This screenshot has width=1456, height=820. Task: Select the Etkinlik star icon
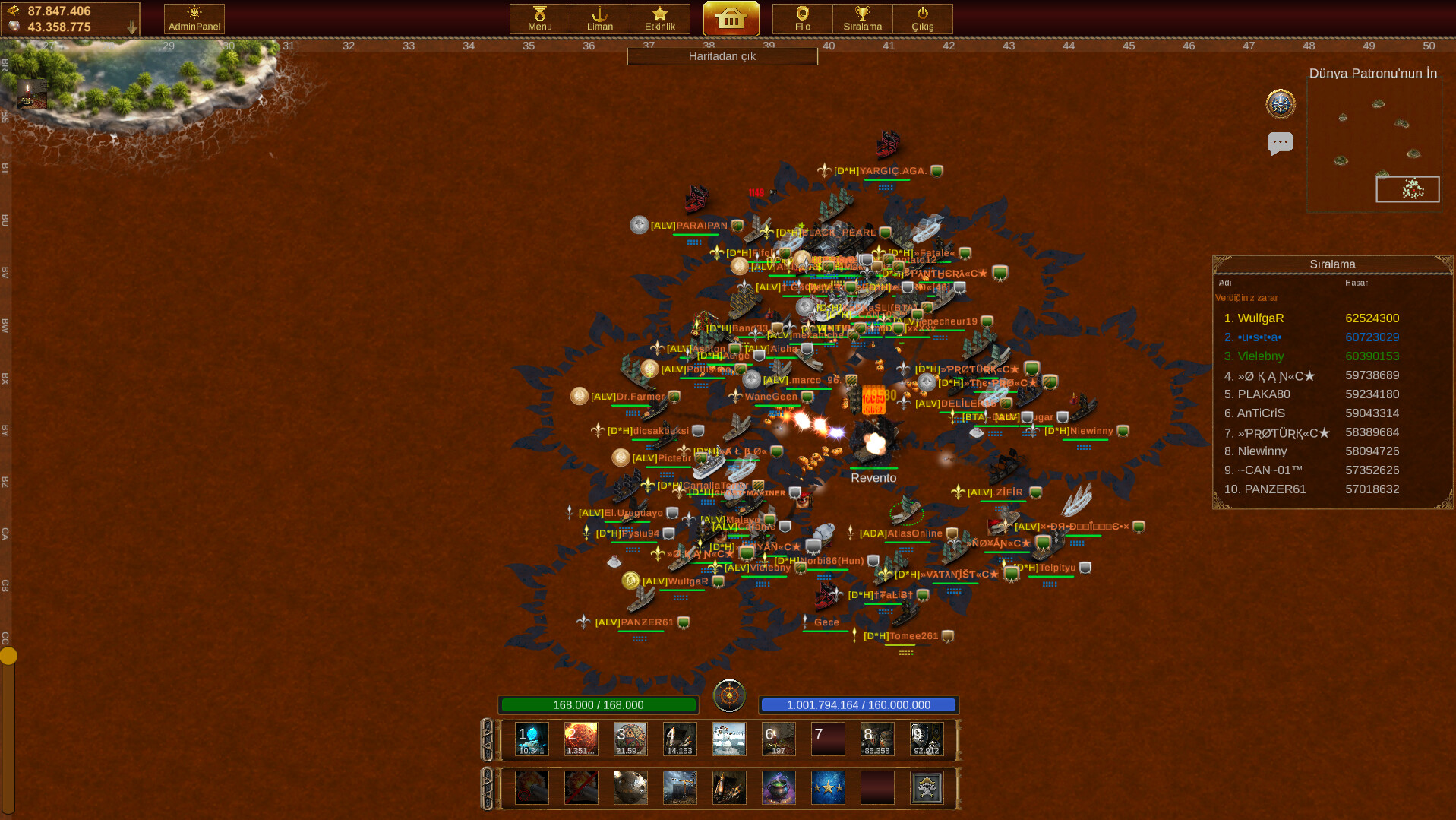coord(659,18)
